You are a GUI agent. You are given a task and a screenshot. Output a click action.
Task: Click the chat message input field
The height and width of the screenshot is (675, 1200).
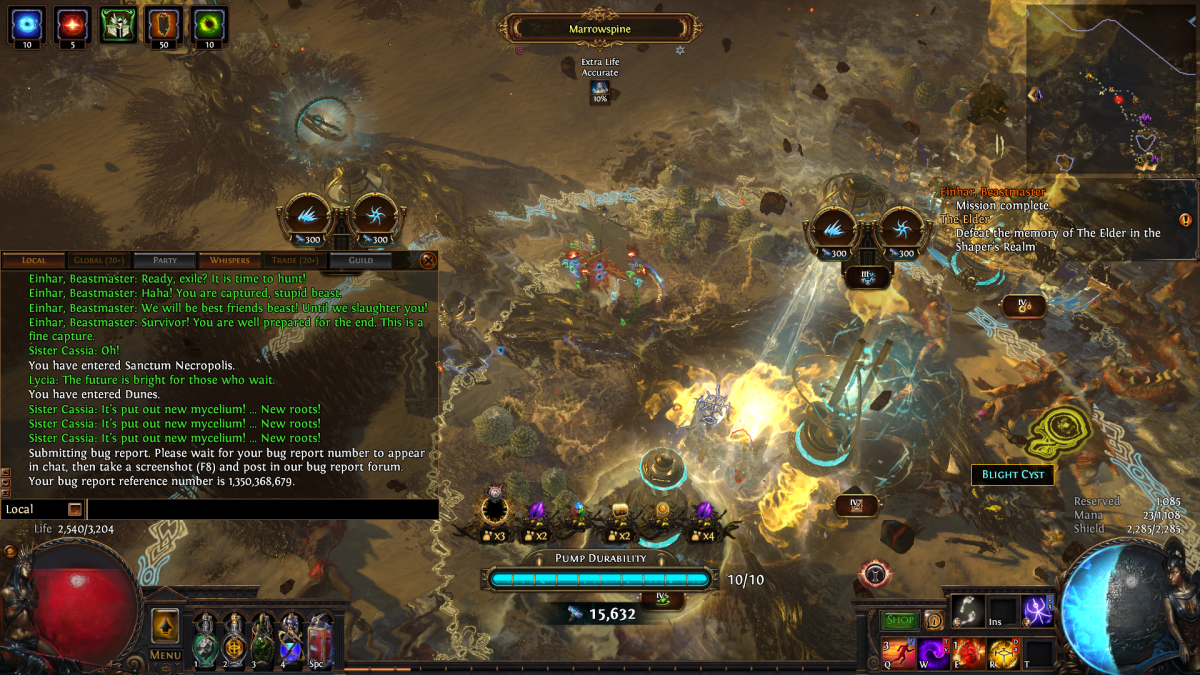[x=262, y=509]
